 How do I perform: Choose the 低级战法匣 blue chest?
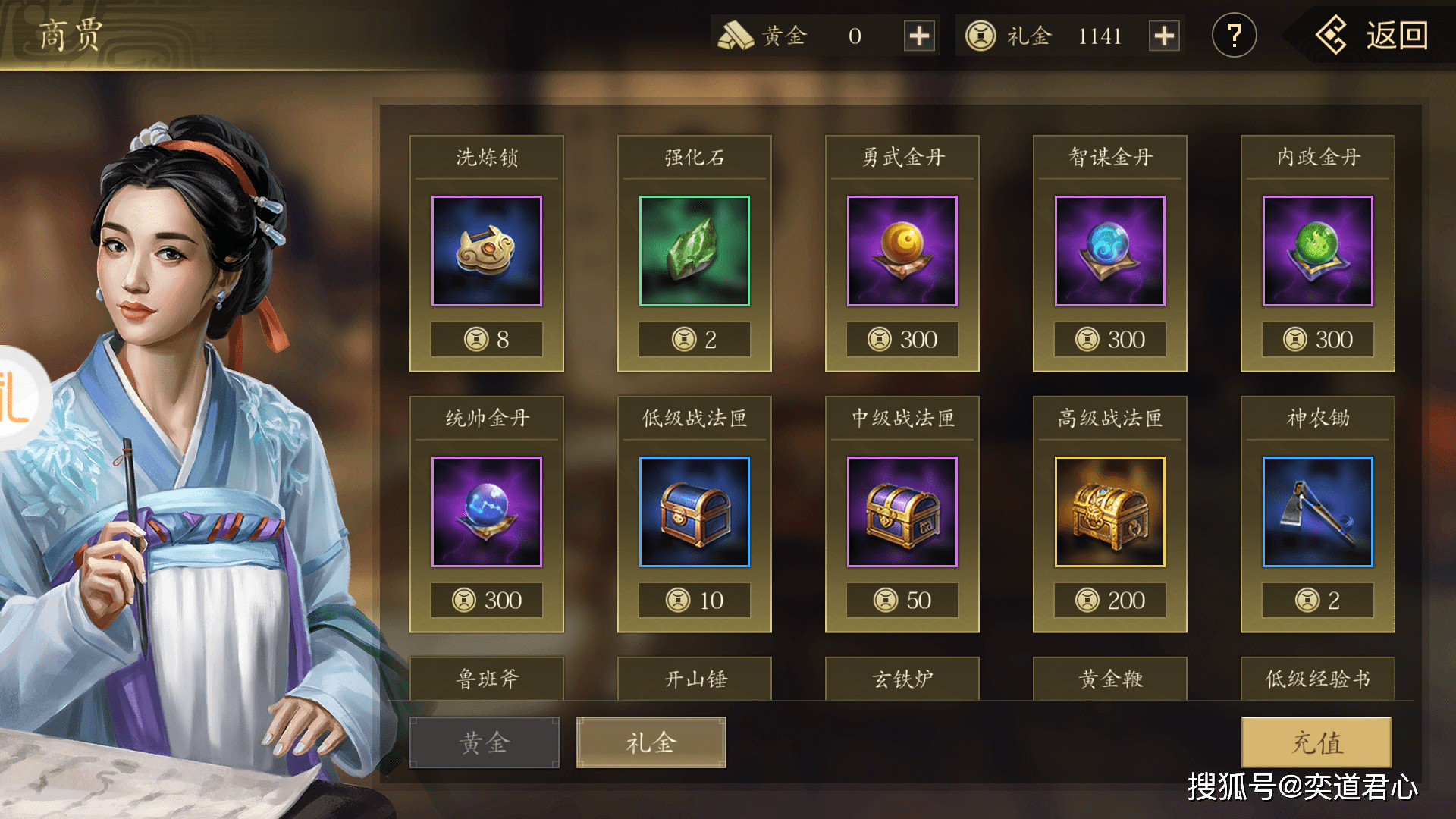(x=695, y=513)
